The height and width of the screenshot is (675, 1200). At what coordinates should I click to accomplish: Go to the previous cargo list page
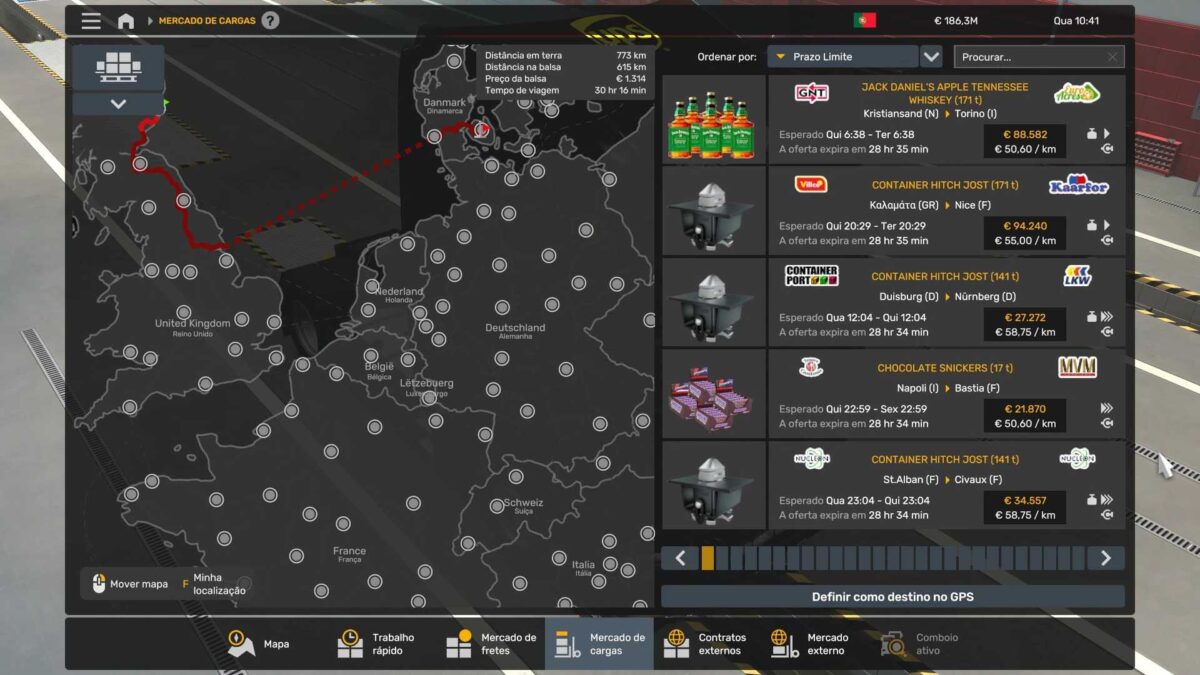point(680,558)
